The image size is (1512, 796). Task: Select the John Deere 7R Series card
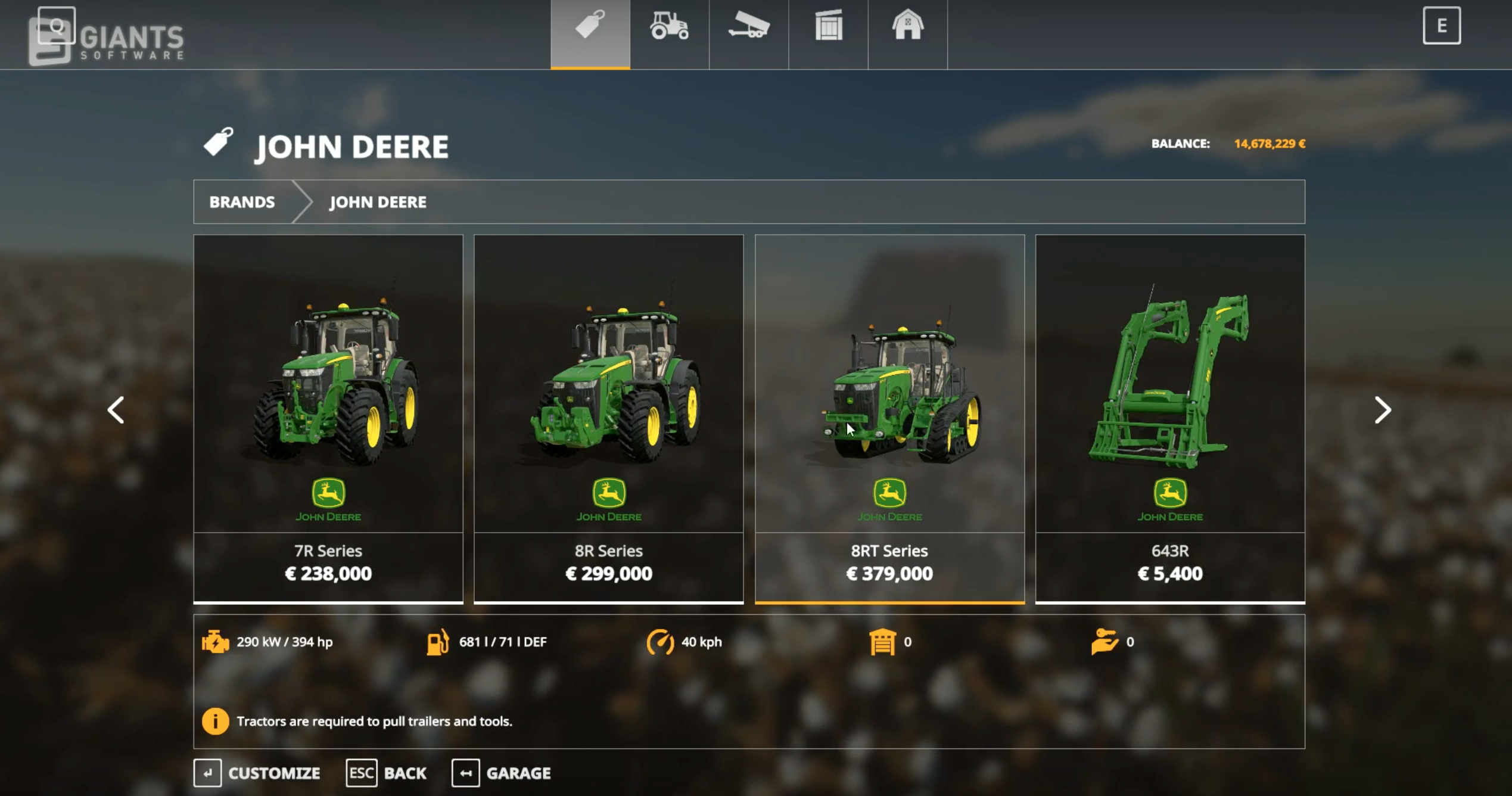click(x=328, y=417)
